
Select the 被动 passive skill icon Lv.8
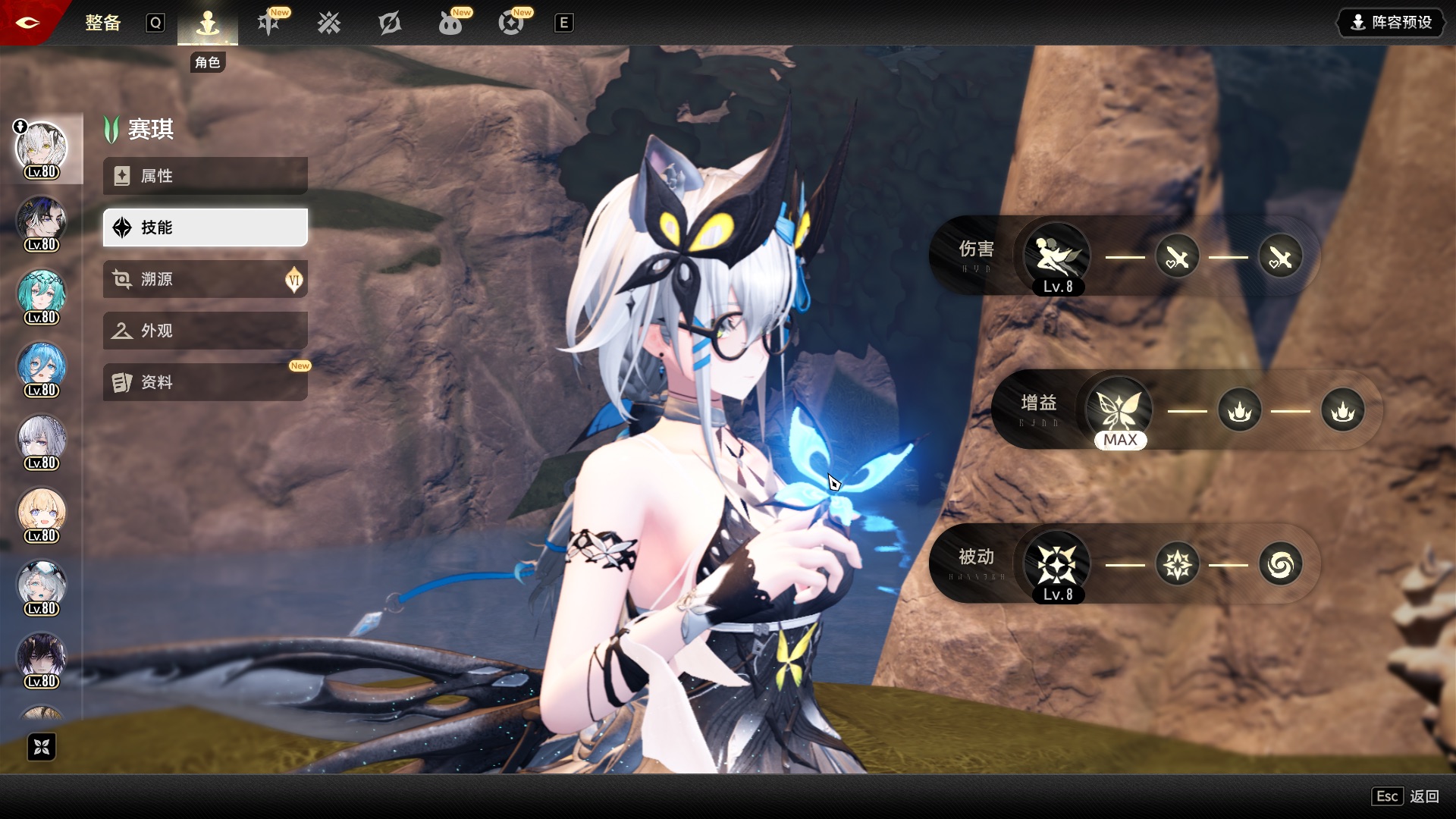(1057, 565)
